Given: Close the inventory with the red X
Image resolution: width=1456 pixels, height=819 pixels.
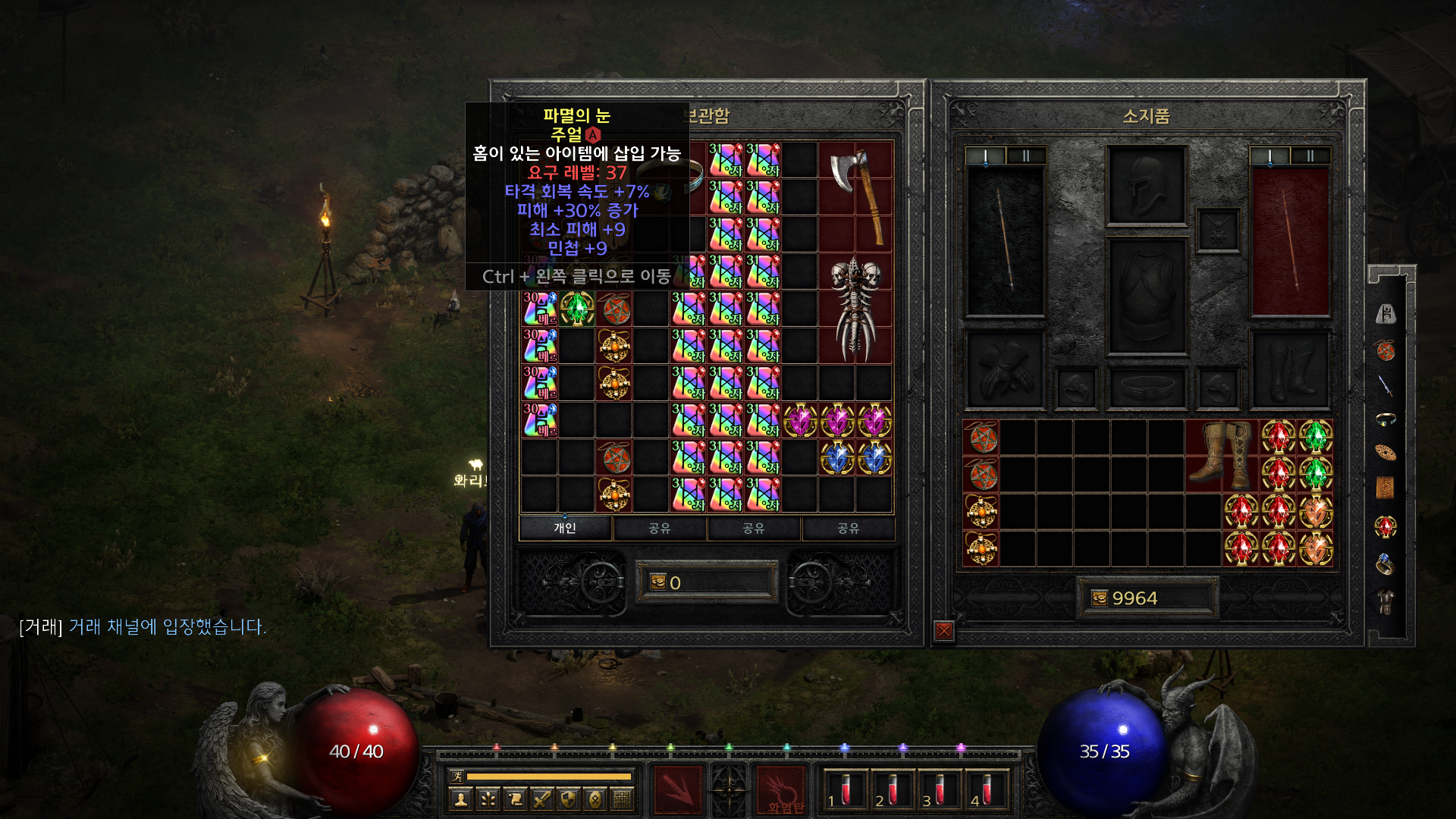Looking at the screenshot, I should point(944,630).
